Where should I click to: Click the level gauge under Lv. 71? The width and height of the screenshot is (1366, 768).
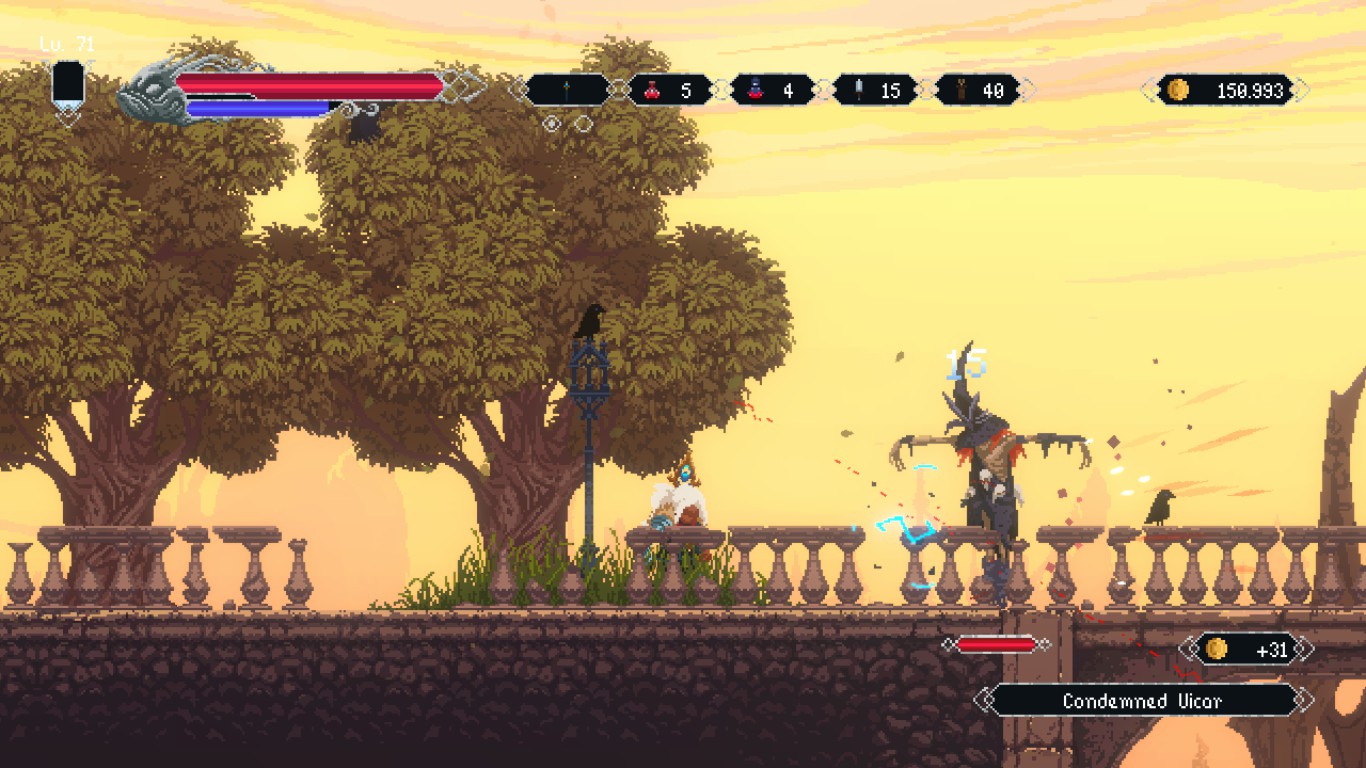click(x=68, y=85)
